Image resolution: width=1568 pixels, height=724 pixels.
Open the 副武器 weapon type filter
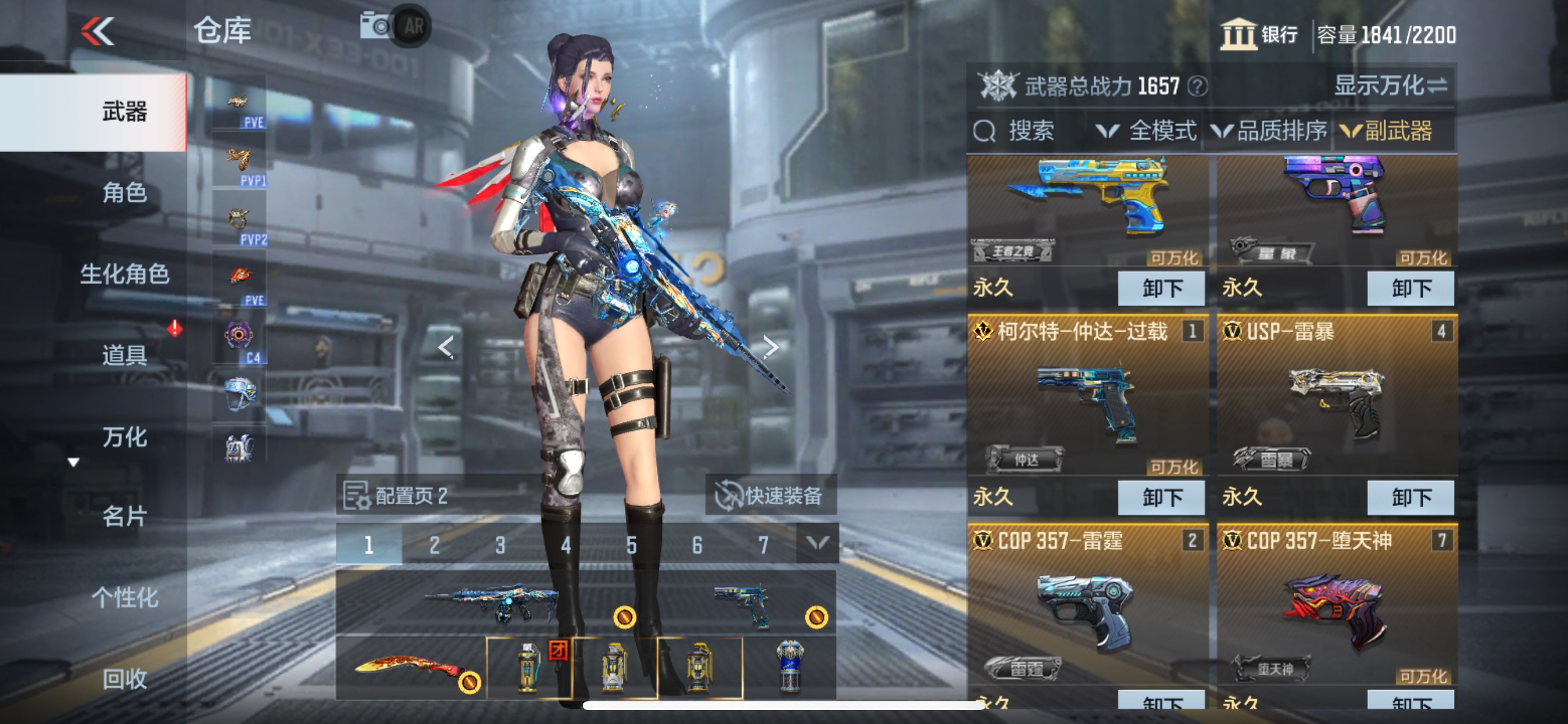tap(1387, 131)
